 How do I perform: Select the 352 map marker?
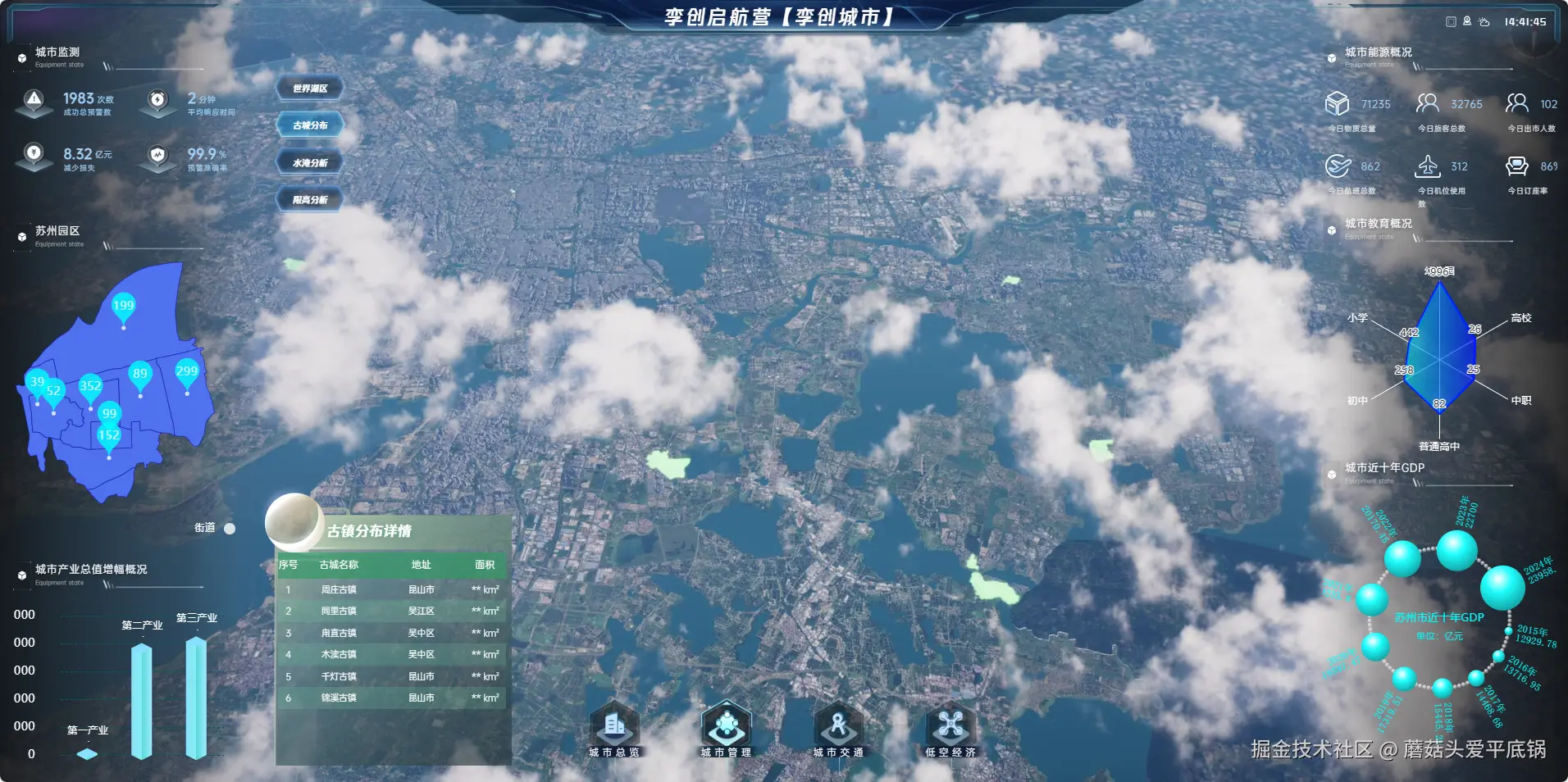[90, 387]
